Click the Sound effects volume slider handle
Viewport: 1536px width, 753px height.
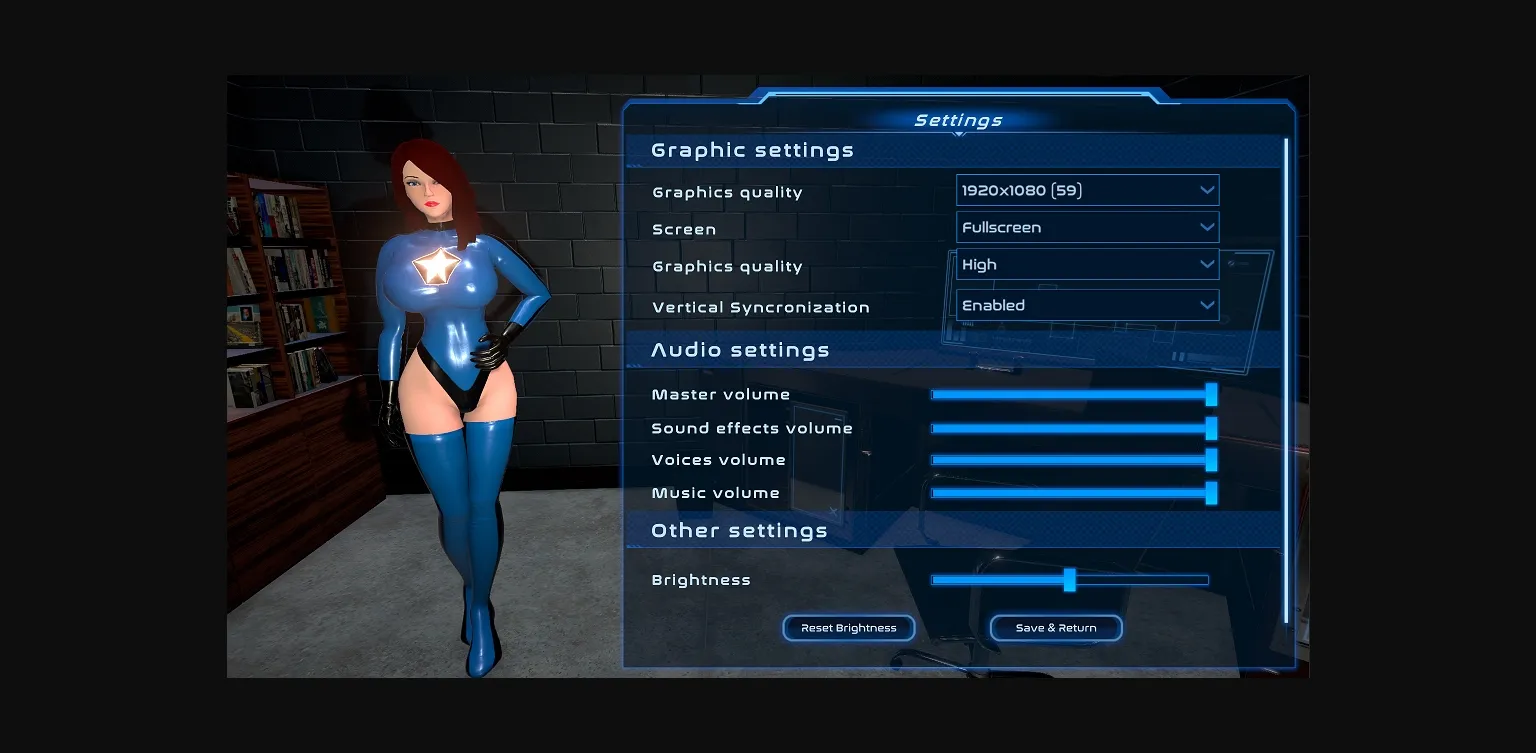(x=1212, y=427)
